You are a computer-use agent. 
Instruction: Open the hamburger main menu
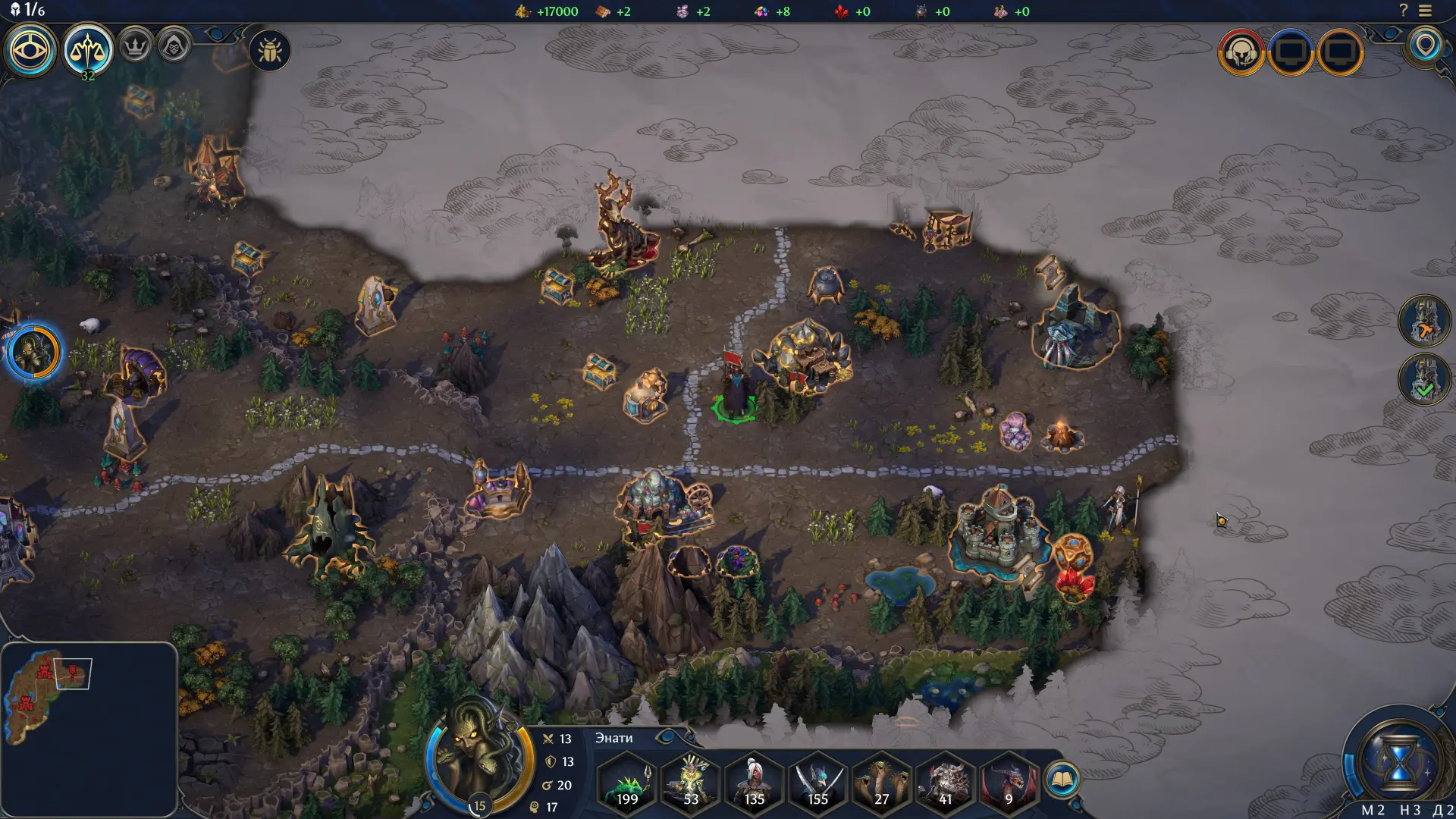tap(1426, 11)
